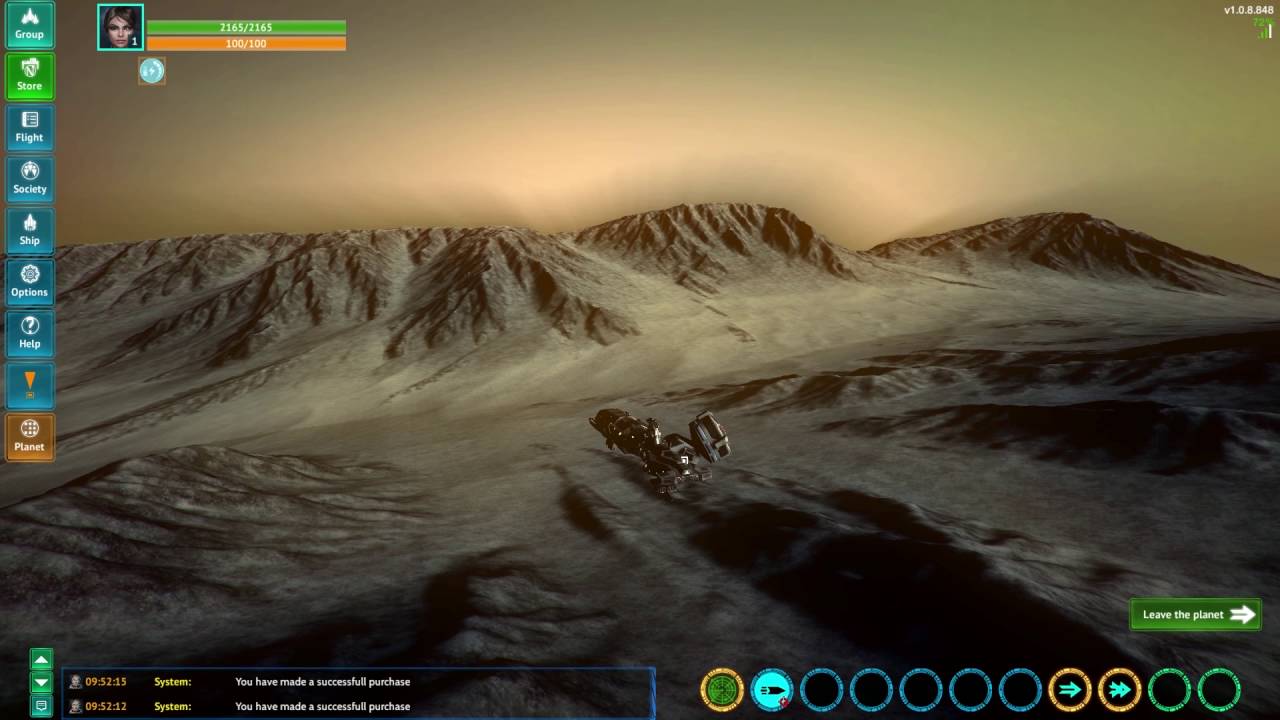
Task: Click the latest system purchase message
Action: [x=322, y=682]
